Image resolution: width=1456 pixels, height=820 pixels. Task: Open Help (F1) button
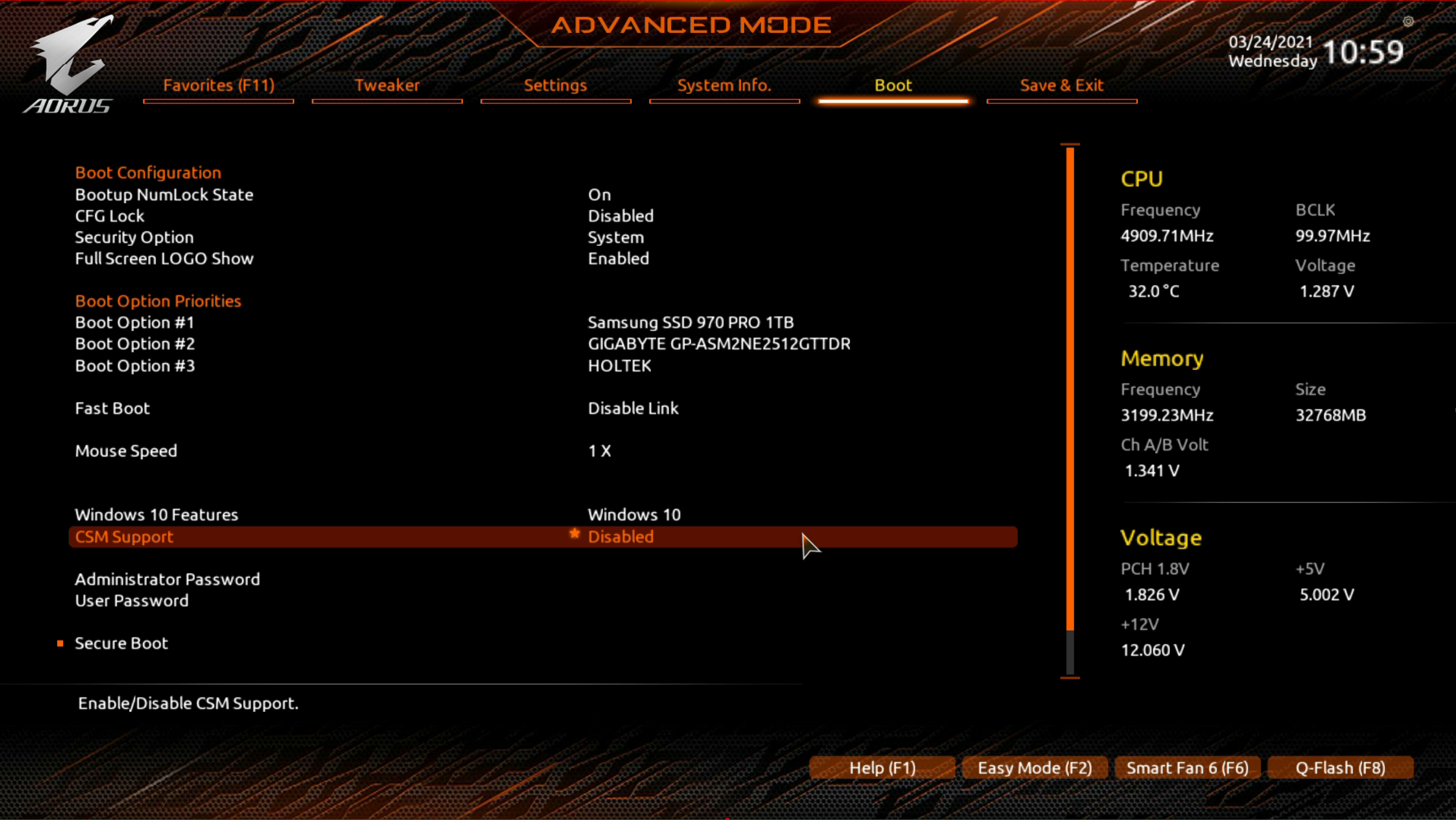882,768
